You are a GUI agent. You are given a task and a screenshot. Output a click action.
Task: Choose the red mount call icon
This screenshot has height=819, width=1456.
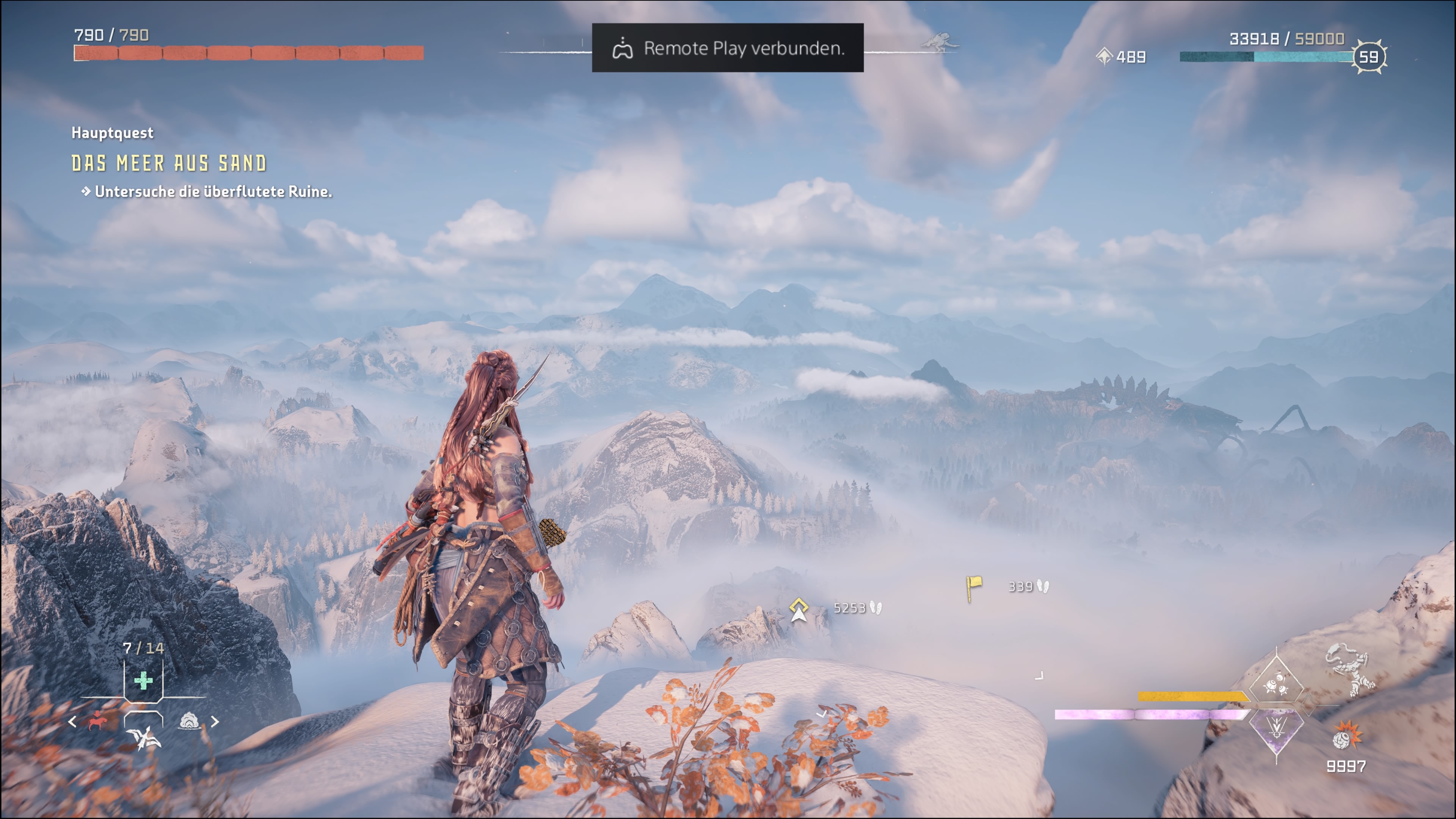click(x=97, y=721)
